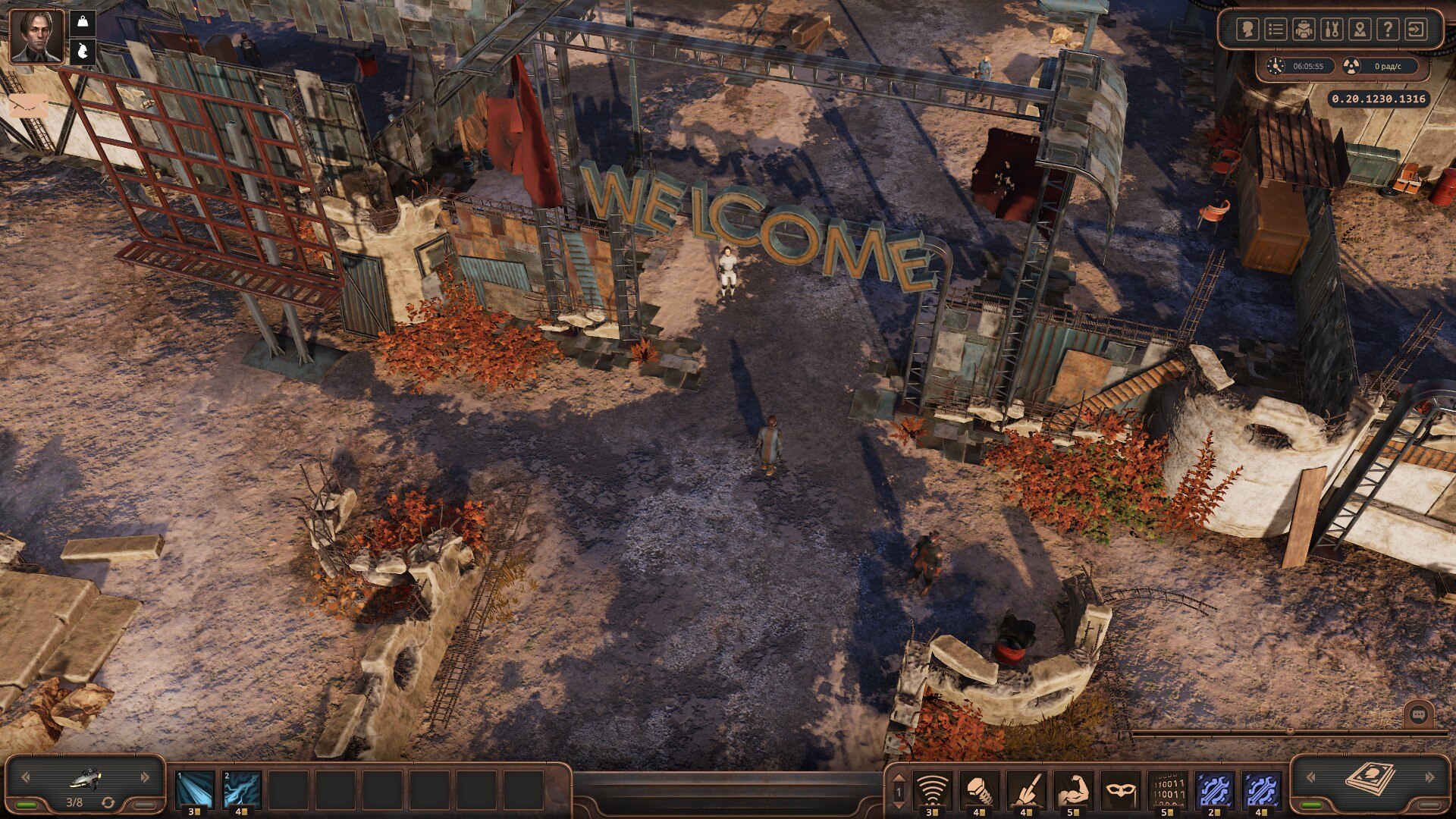Open the envelope message notification
The width and height of the screenshot is (1456, 819).
[28, 105]
